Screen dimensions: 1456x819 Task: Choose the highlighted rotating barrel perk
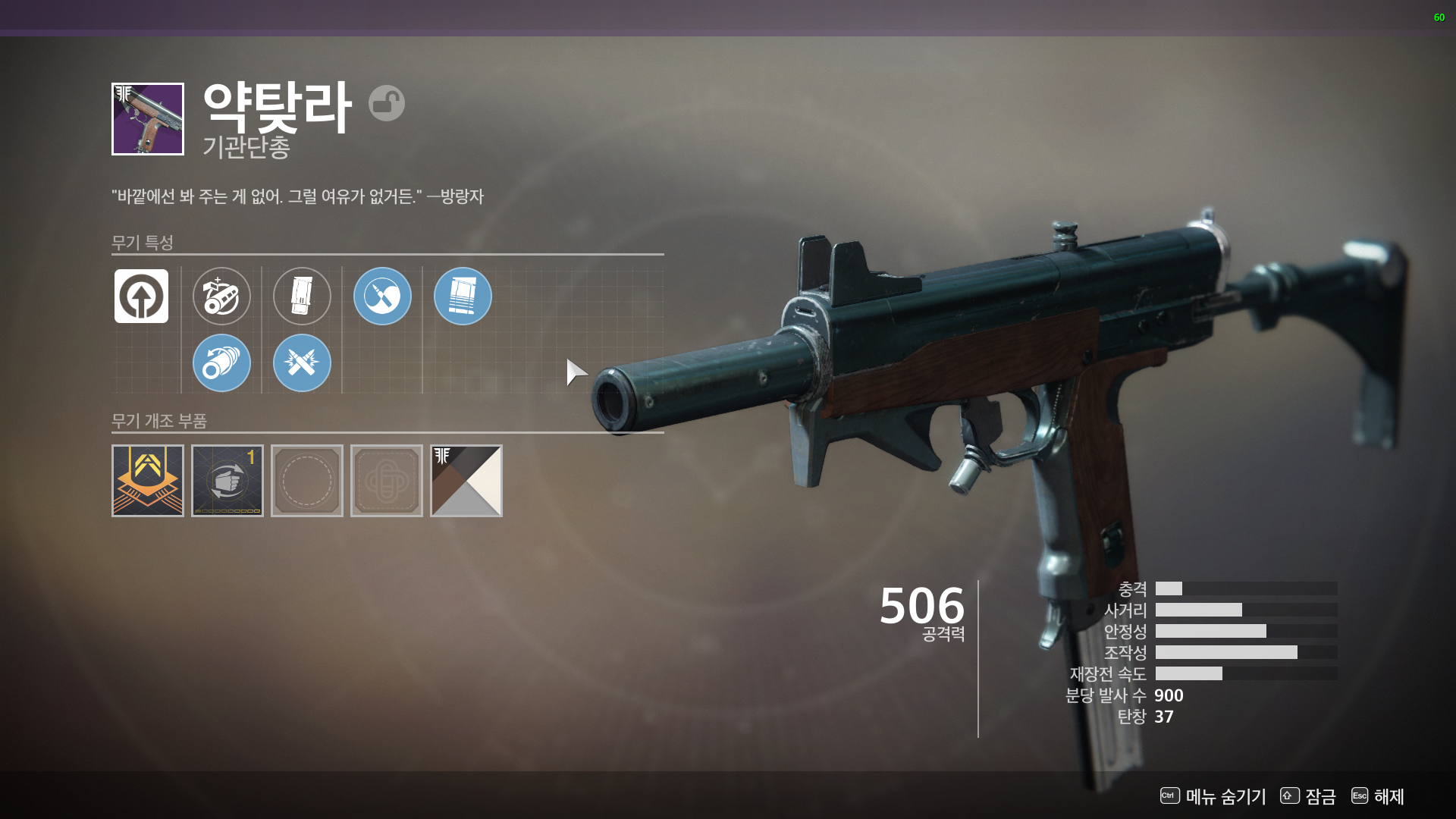click(221, 363)
